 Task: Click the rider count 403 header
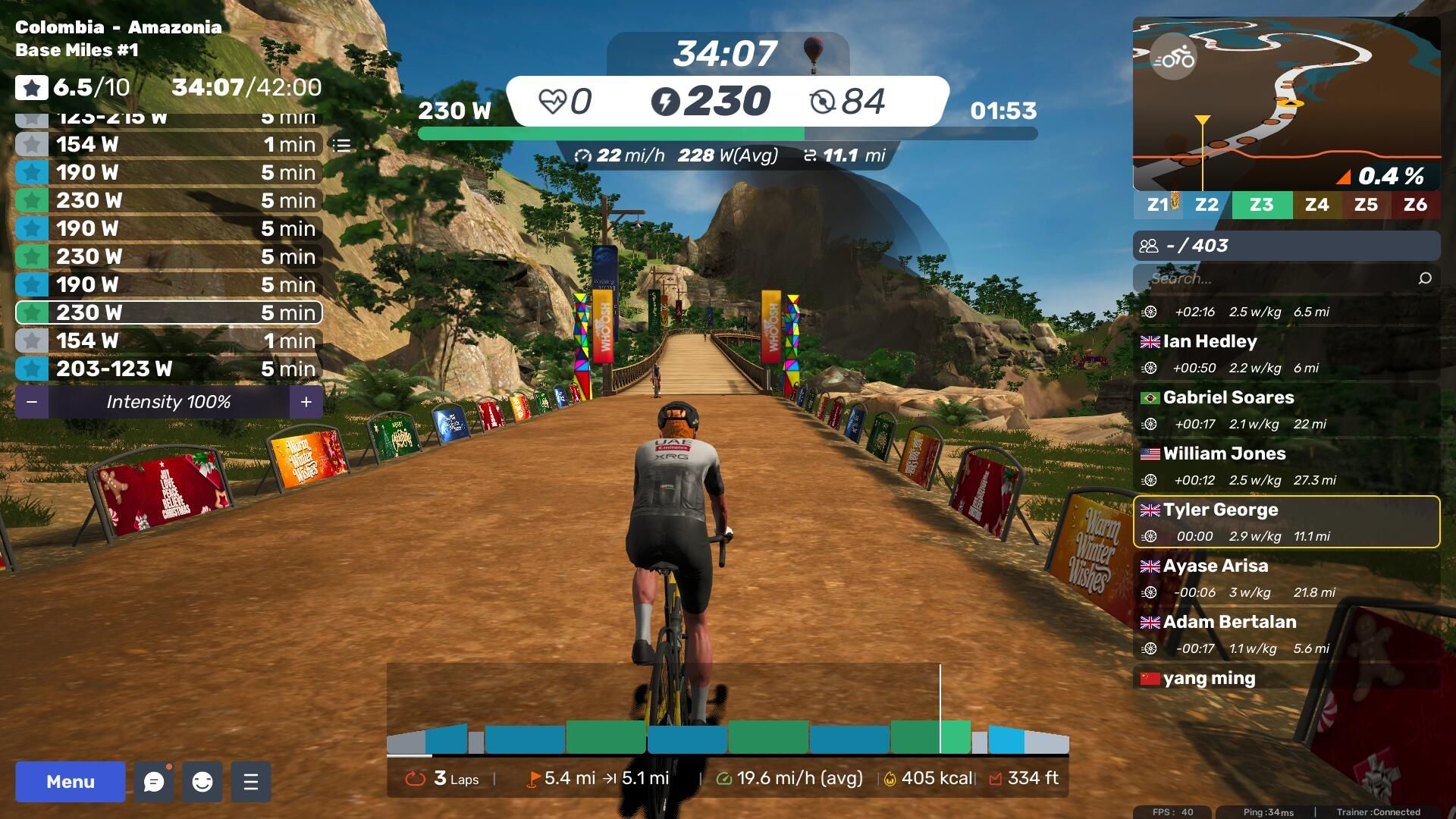[x=1286, y=246]
